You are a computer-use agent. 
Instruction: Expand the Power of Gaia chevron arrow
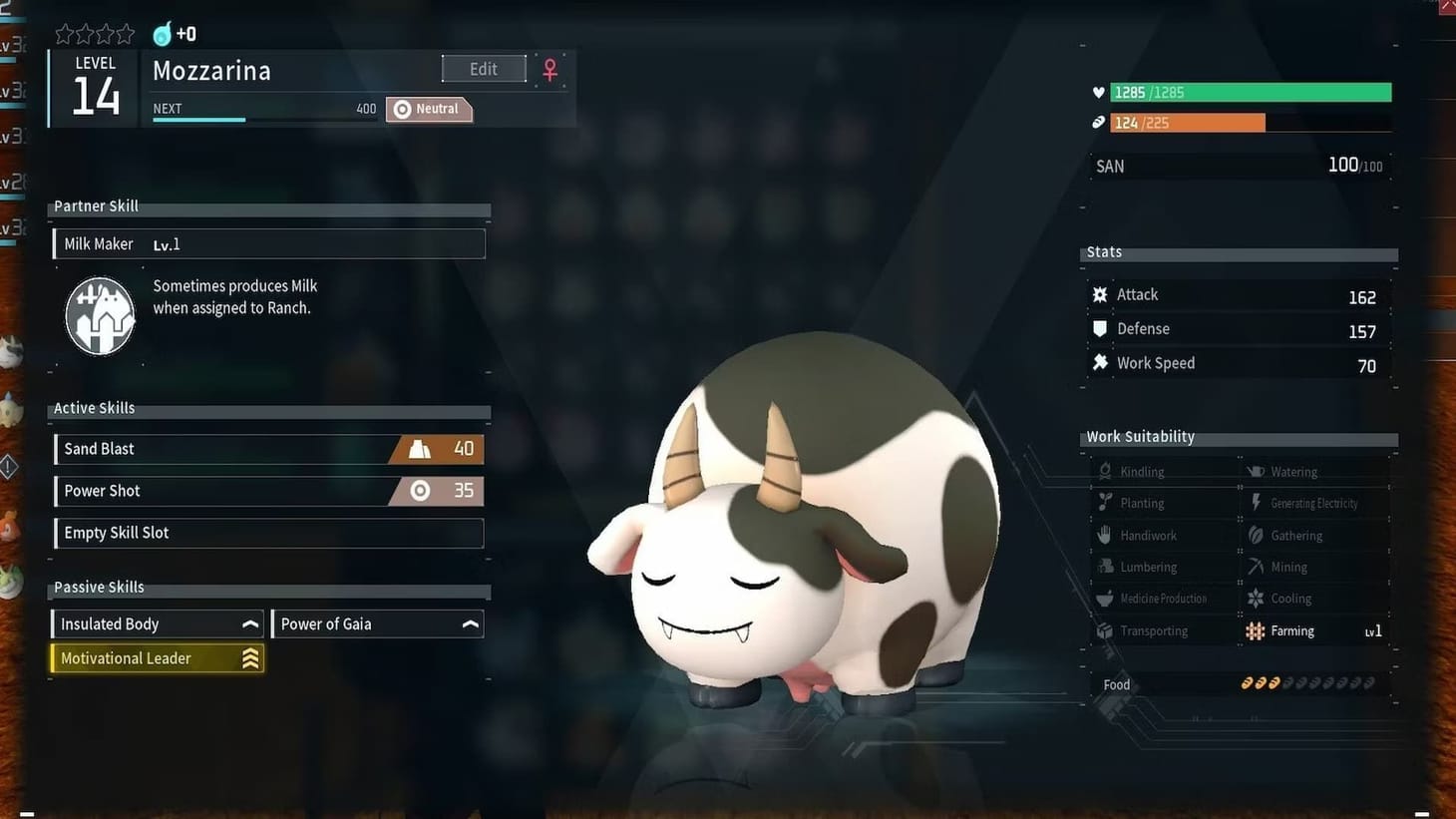(x=470, y=622)
